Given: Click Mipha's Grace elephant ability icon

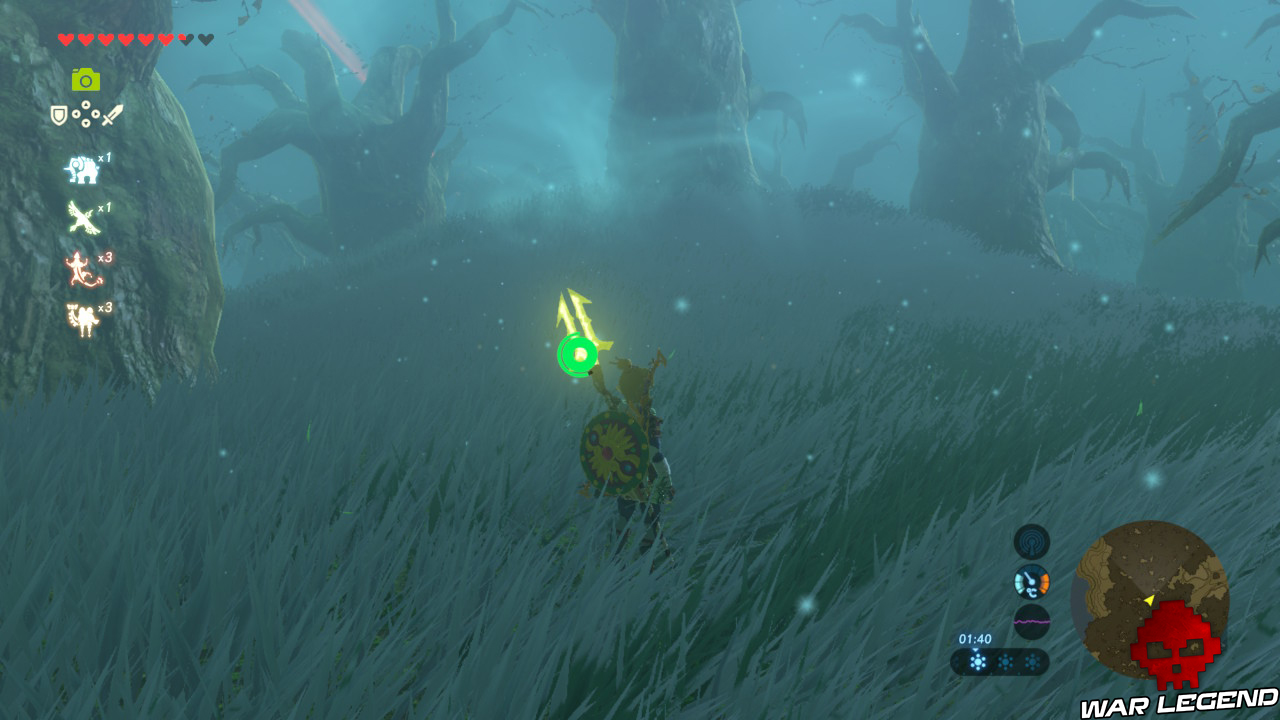Looking at the screenshot, I should pyautogui.click(x=85, y=170).
